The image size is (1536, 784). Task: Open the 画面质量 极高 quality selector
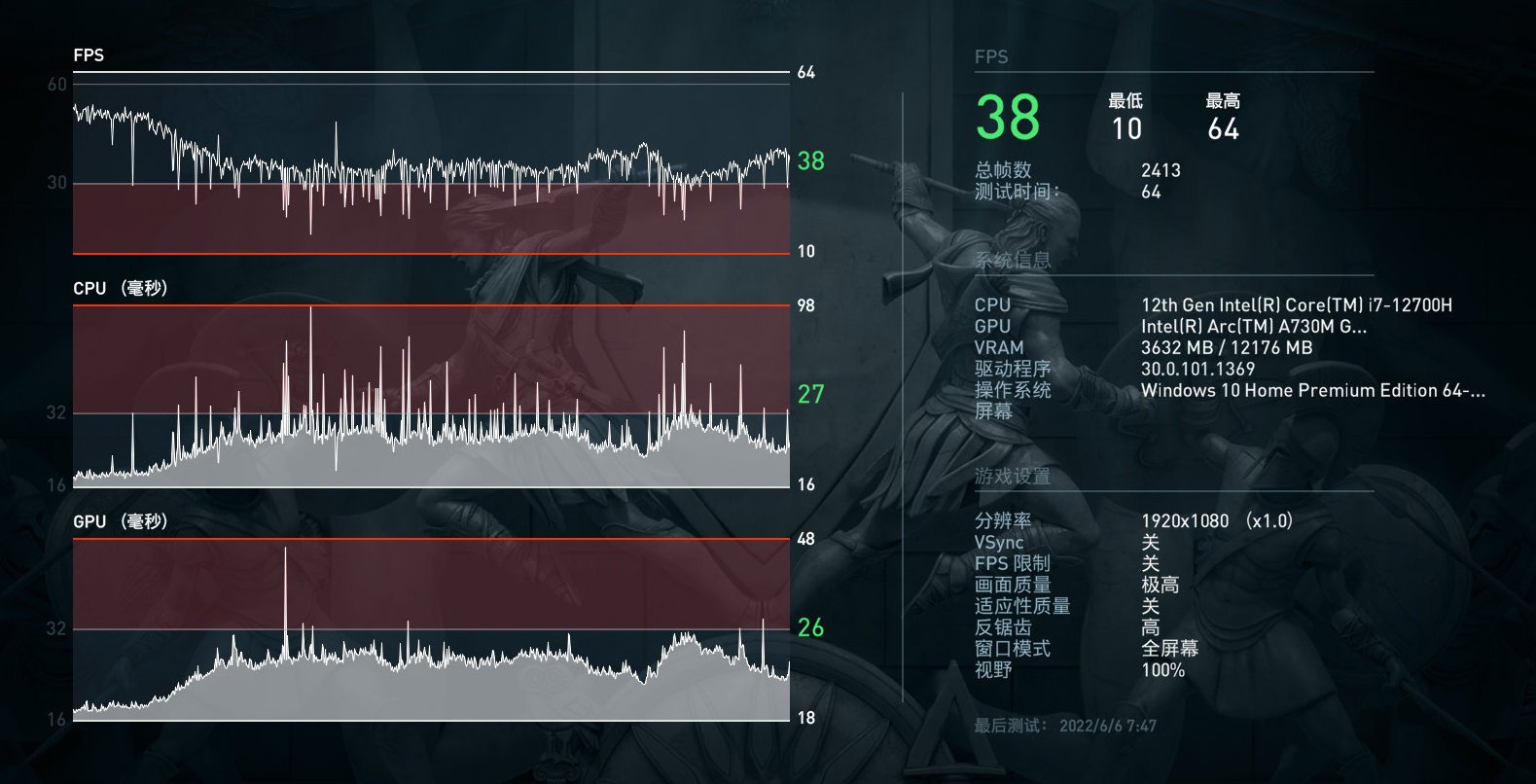click(1161, 584)
